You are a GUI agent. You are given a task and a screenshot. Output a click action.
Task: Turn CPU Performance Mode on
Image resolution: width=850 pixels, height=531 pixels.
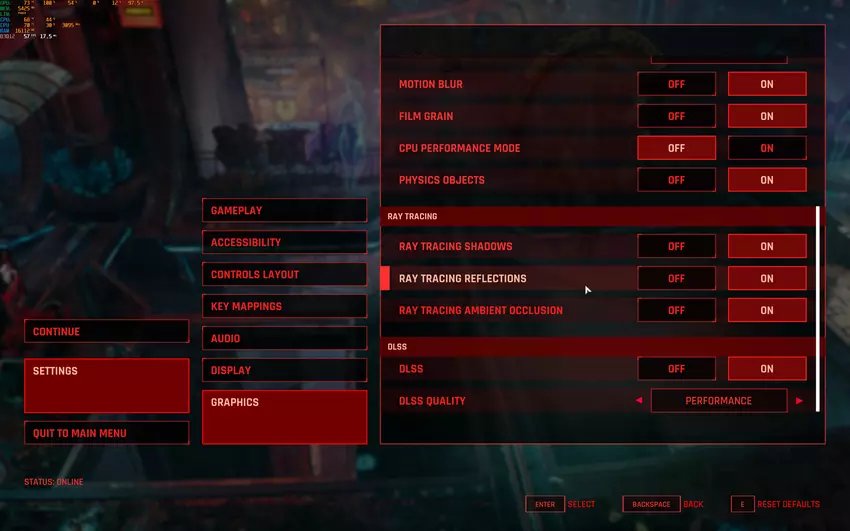[x=767, y=148]
